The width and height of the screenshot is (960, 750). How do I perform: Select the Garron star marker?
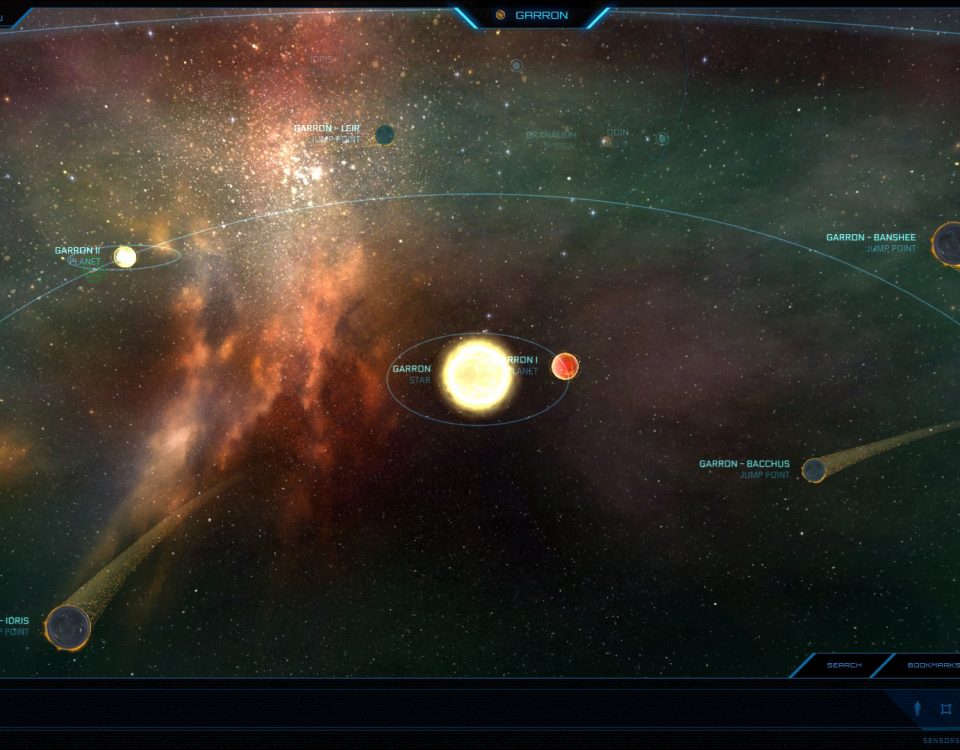(x=477, y=375)
